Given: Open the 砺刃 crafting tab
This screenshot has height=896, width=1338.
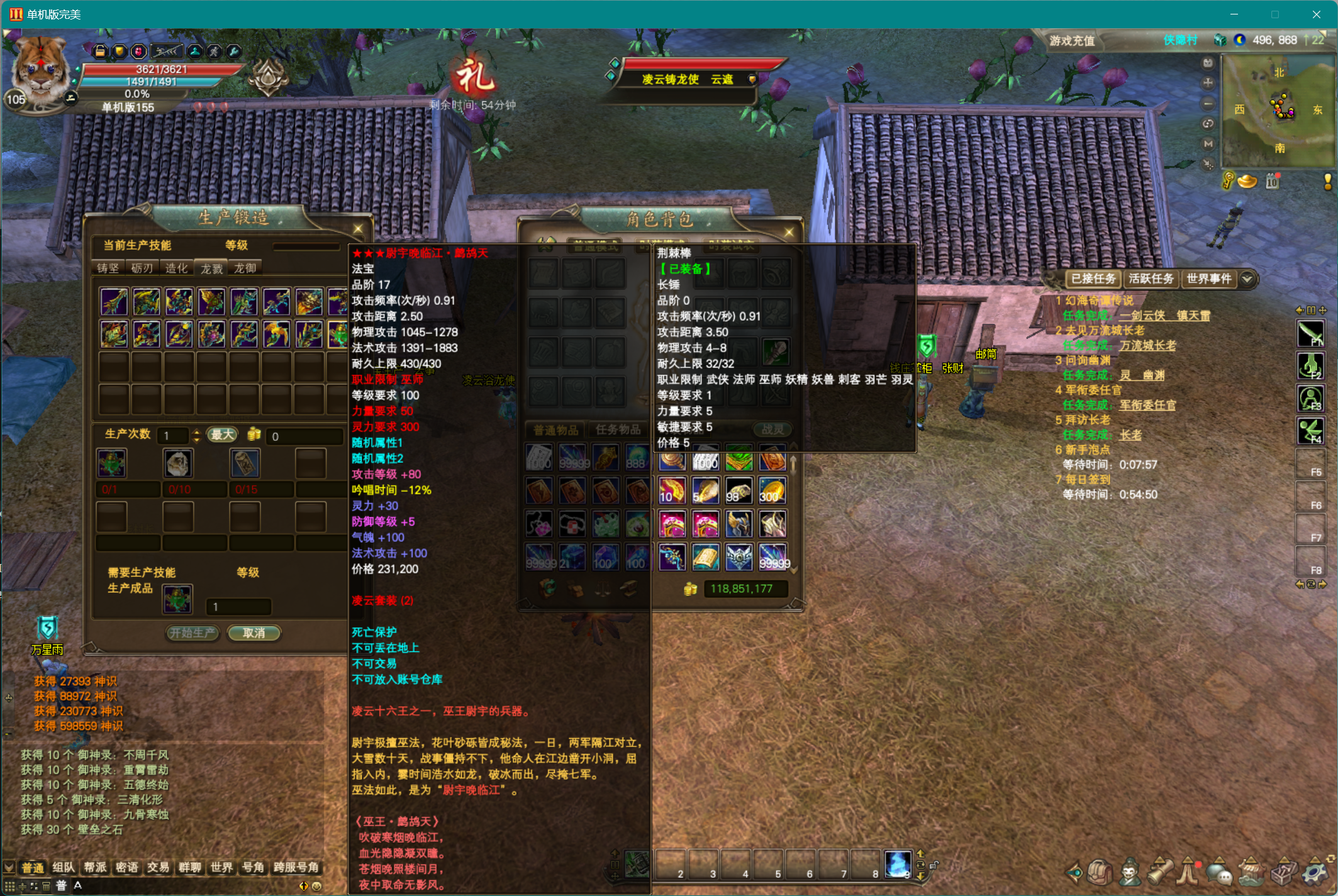Looking at the screenshot, I should [x=142, y=268].
